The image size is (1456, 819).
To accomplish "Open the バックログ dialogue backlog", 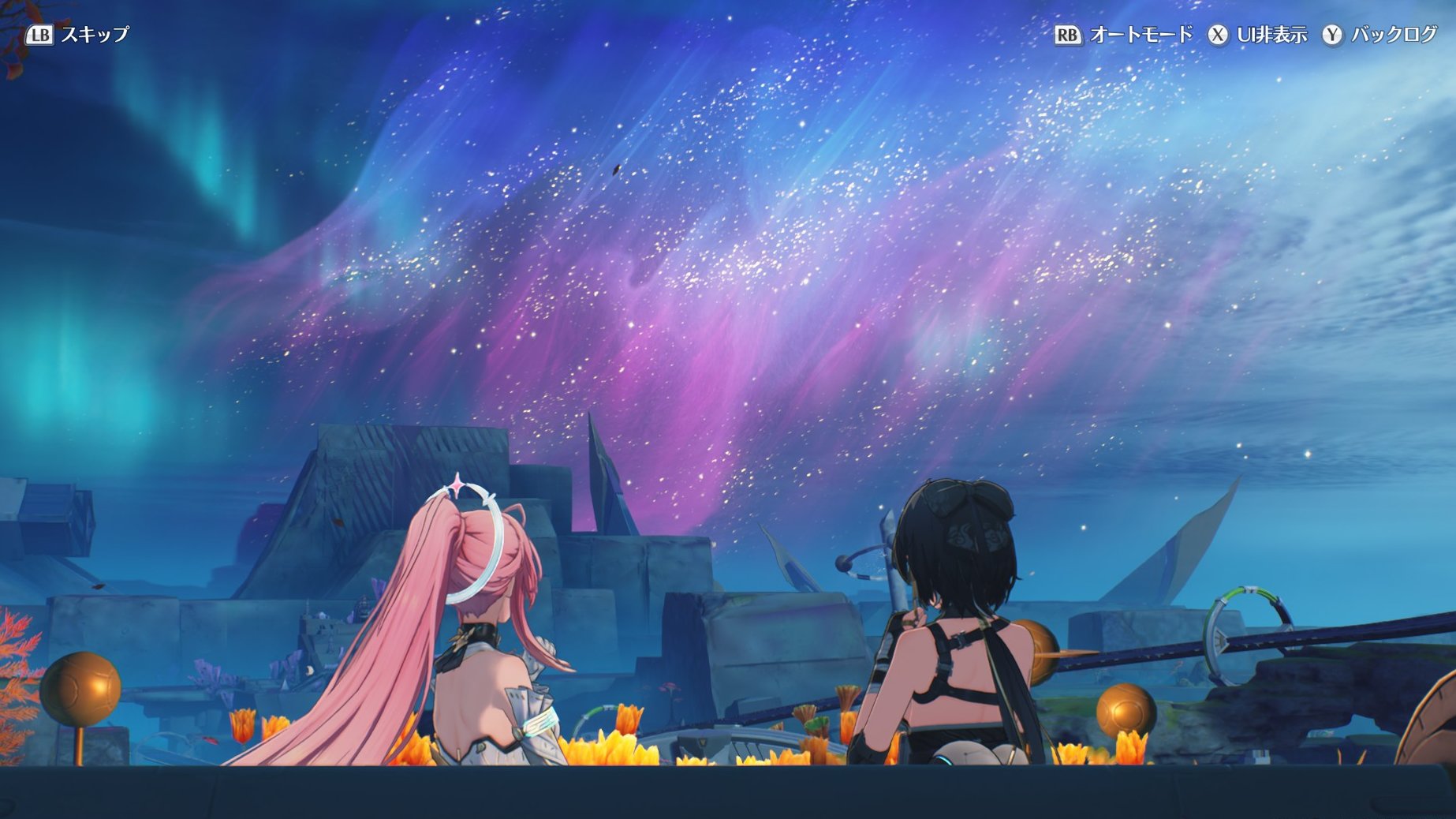I will tap(1380, 35).
